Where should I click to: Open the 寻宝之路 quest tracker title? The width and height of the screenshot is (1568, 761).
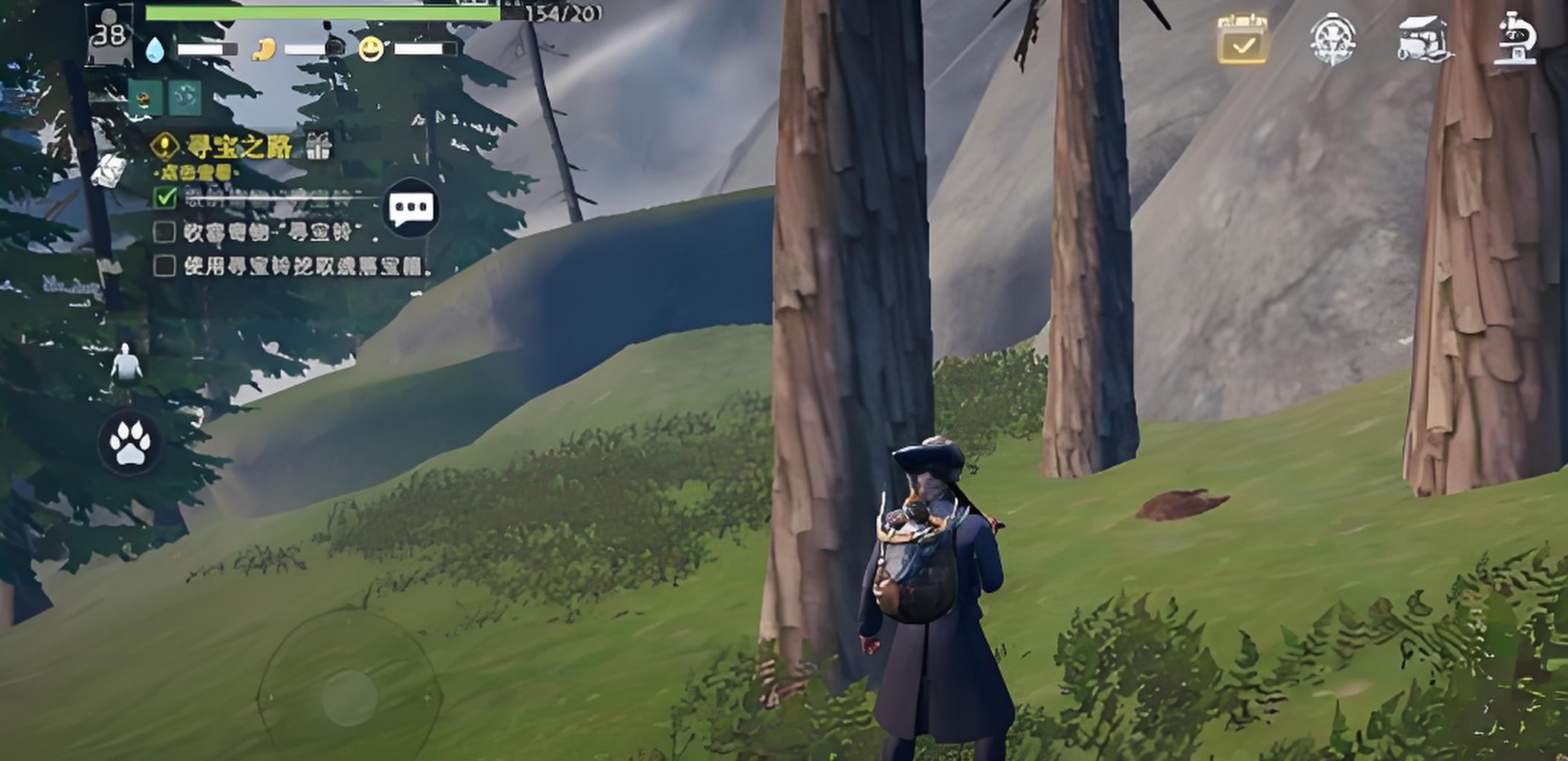(238, 146)
